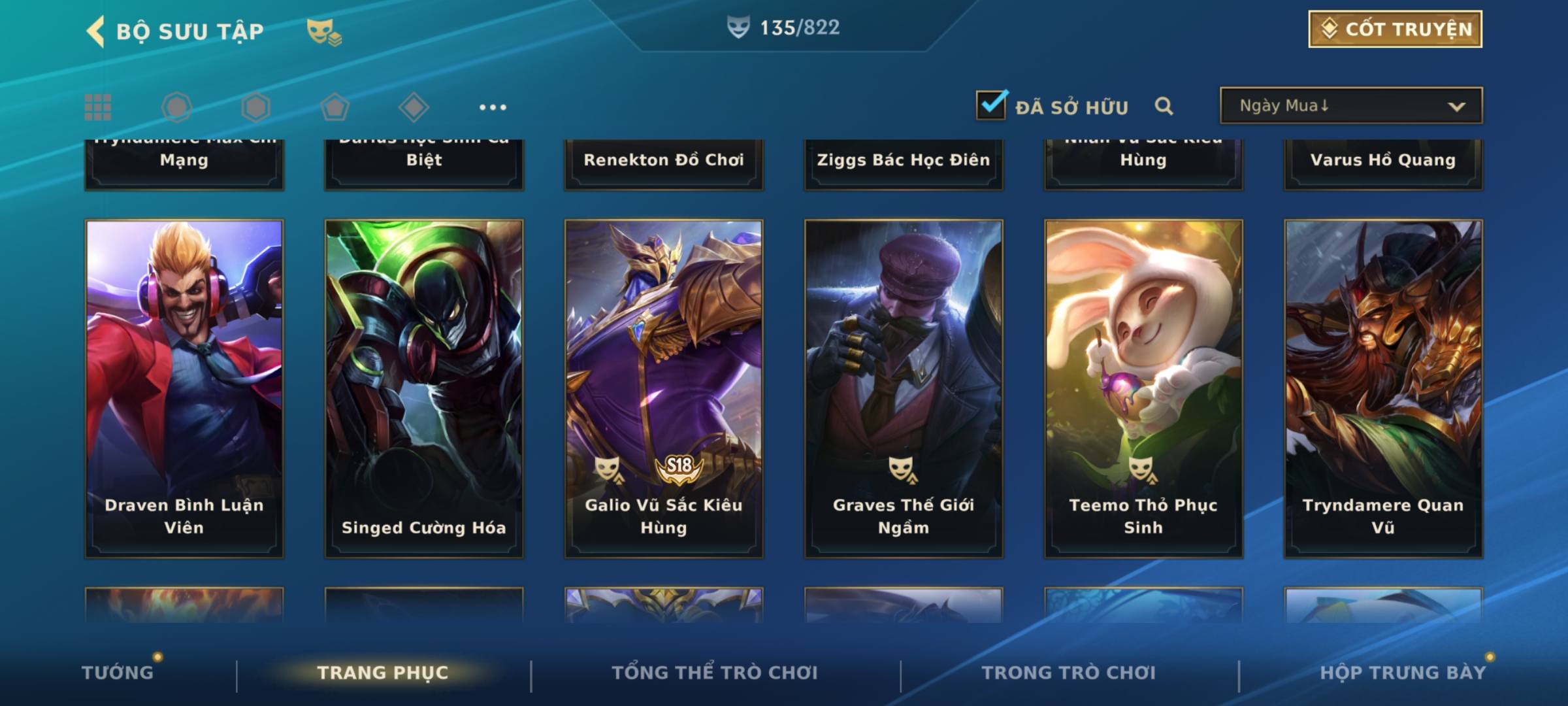Click the mask and coins icon
This screenshot has width=1568, height=706.
(324, 31)
